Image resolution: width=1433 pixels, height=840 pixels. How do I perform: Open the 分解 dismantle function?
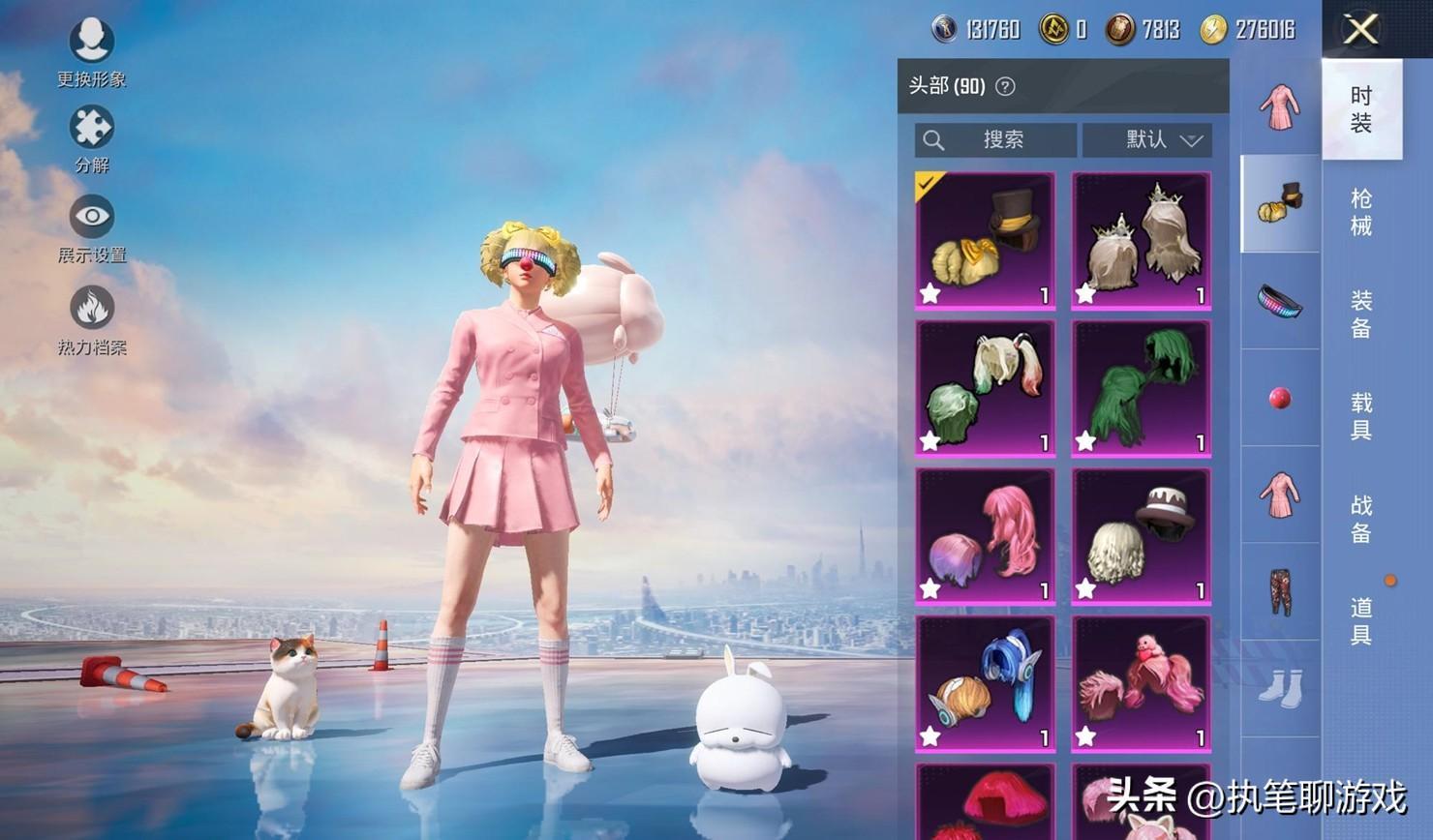(92, 137)
